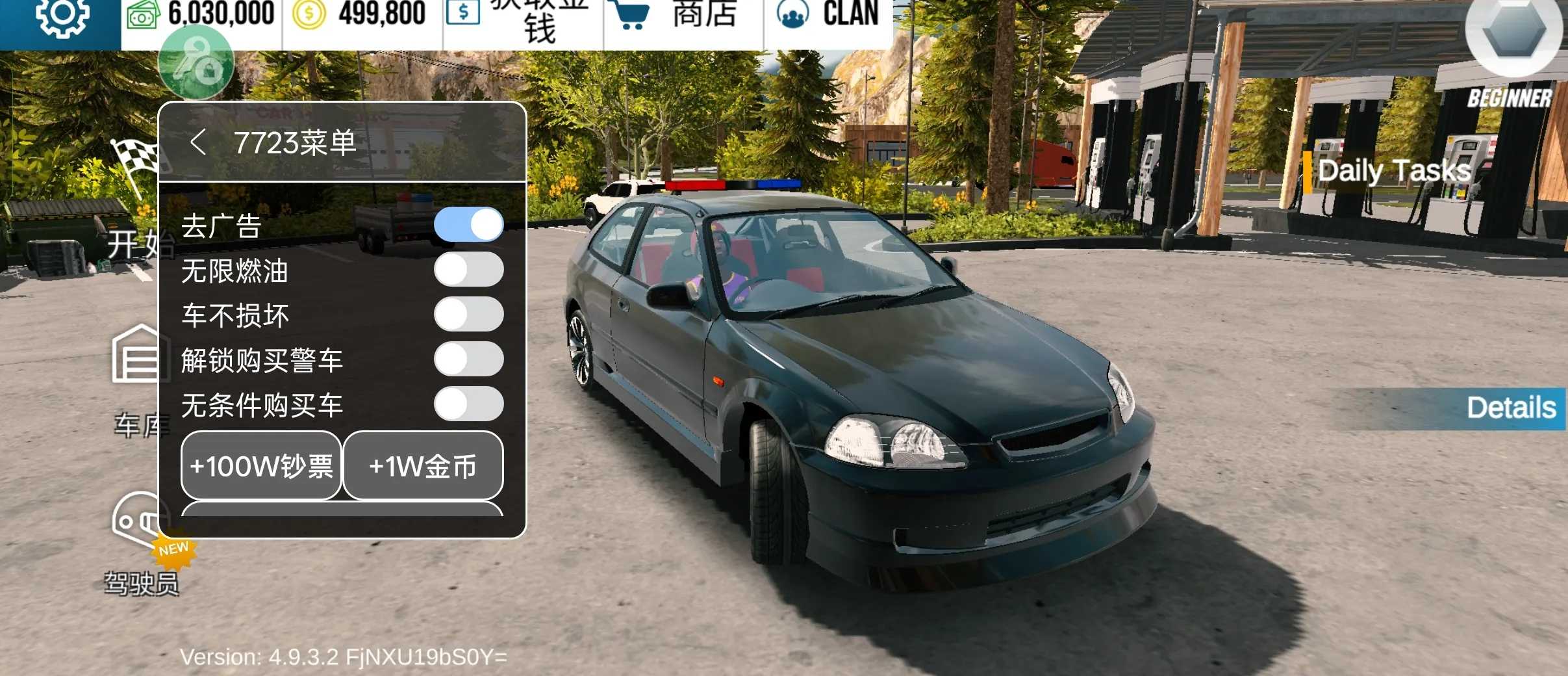The height and width of the screenshot is (676, 1568).
Task: Open the Beginner rank badge
Action: 1513,45
